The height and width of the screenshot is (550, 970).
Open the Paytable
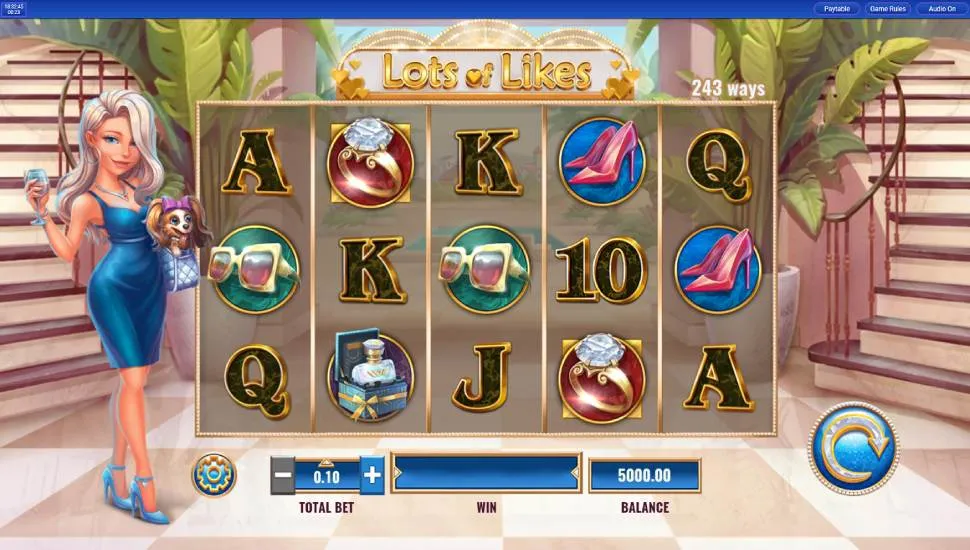(836, 9)
